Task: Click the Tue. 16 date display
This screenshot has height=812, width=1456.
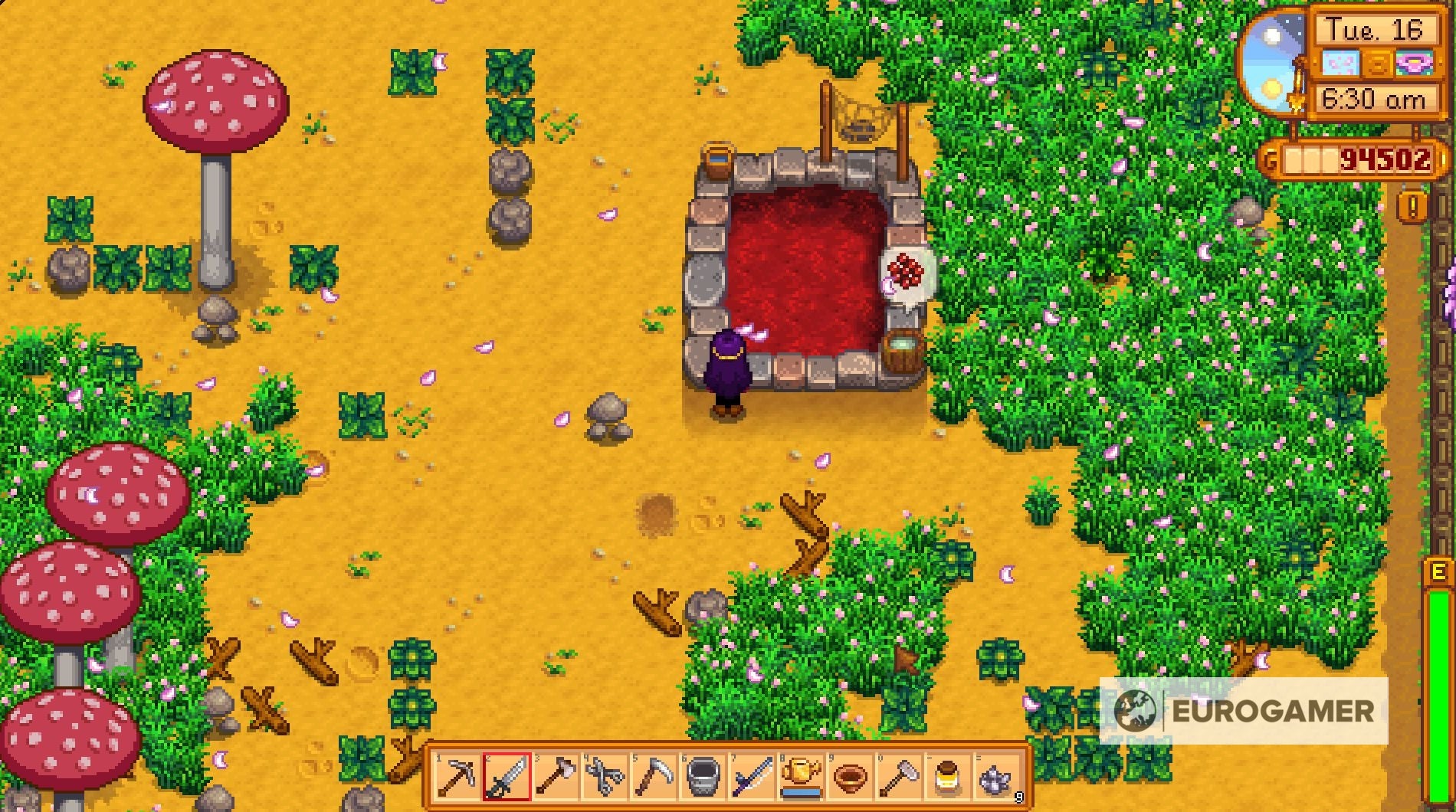Action: (x=1374, y=28)
